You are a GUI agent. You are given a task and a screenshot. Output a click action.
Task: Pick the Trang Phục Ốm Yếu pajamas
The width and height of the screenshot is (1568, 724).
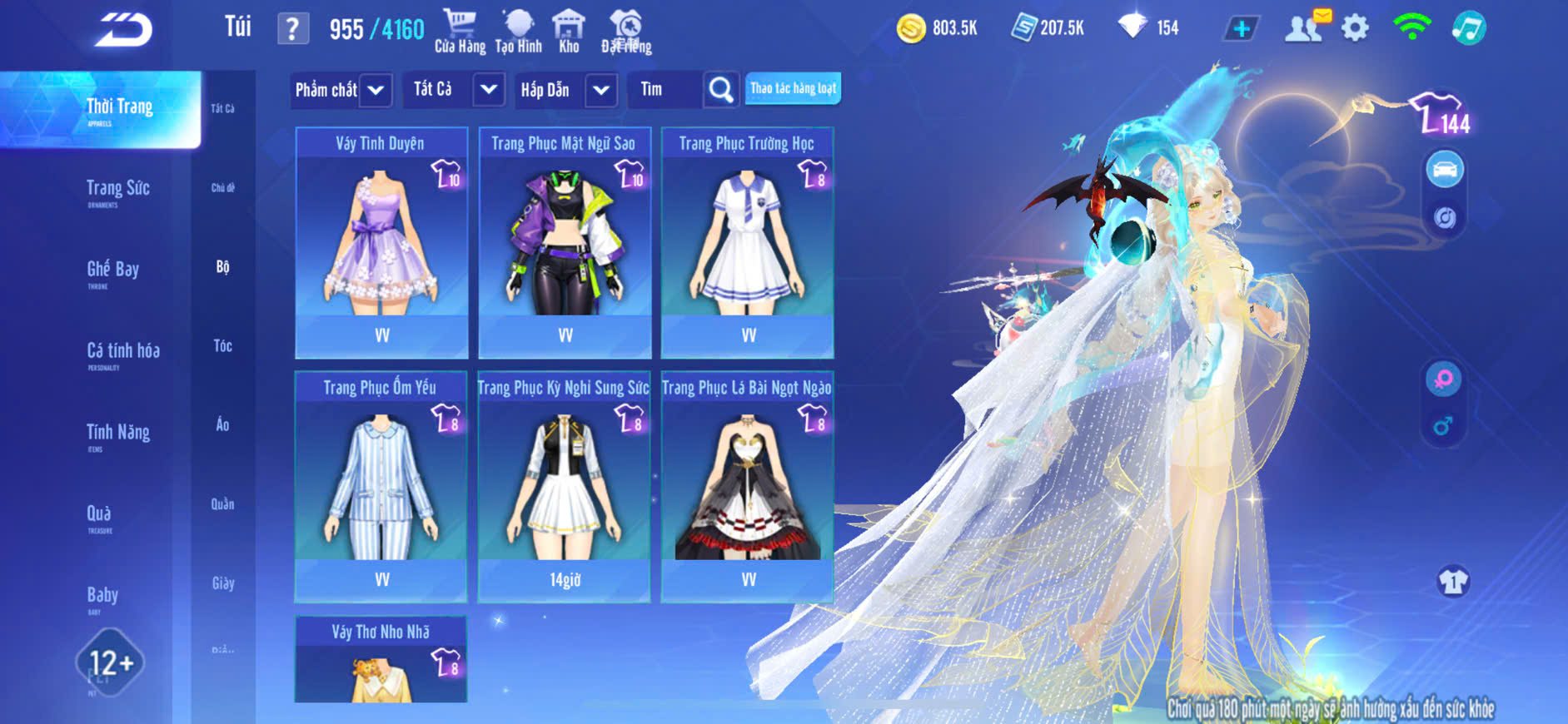[x=381, y=486]
